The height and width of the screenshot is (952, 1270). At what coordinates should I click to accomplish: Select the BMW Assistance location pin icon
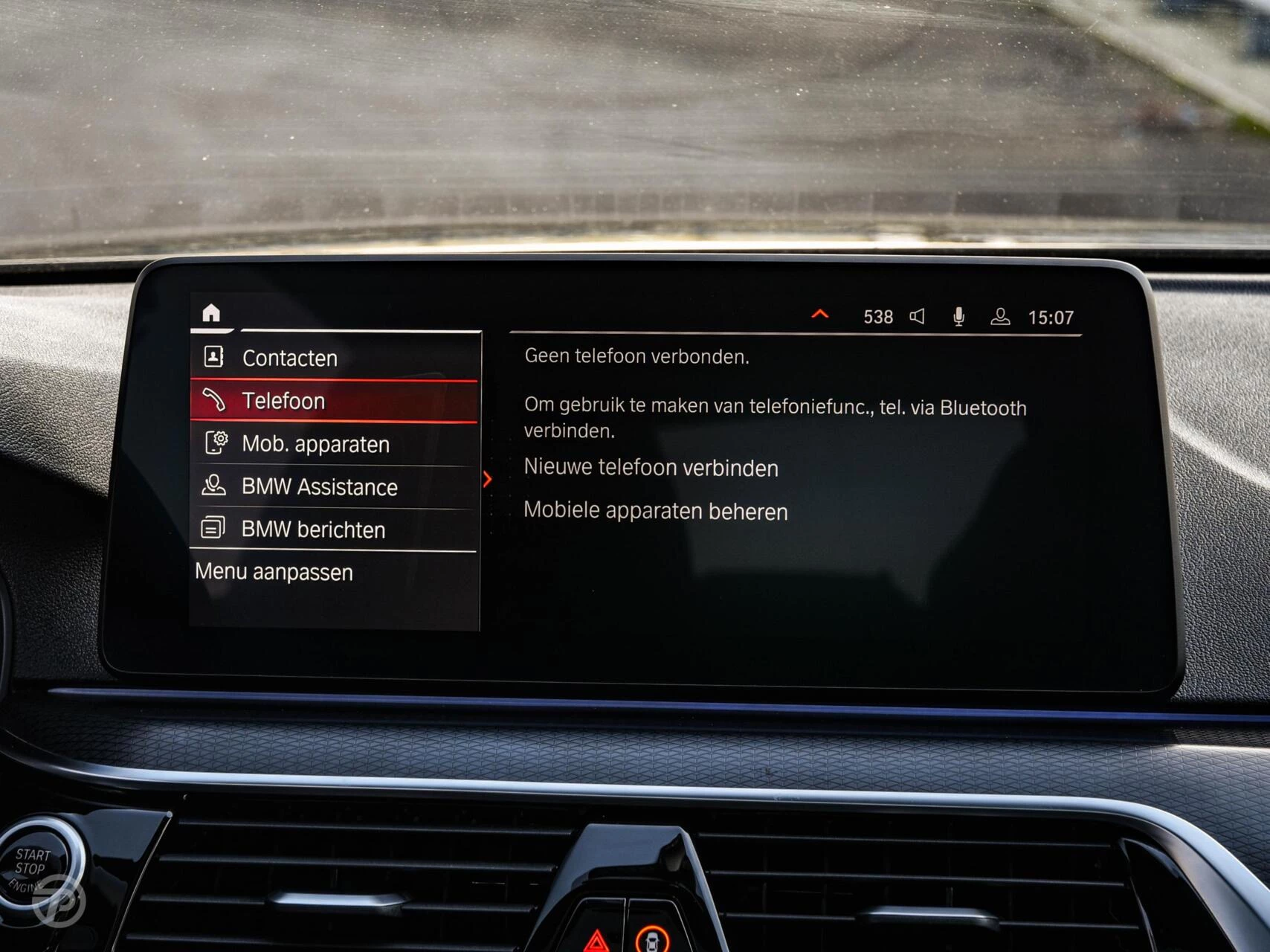(x=216, y=486)
